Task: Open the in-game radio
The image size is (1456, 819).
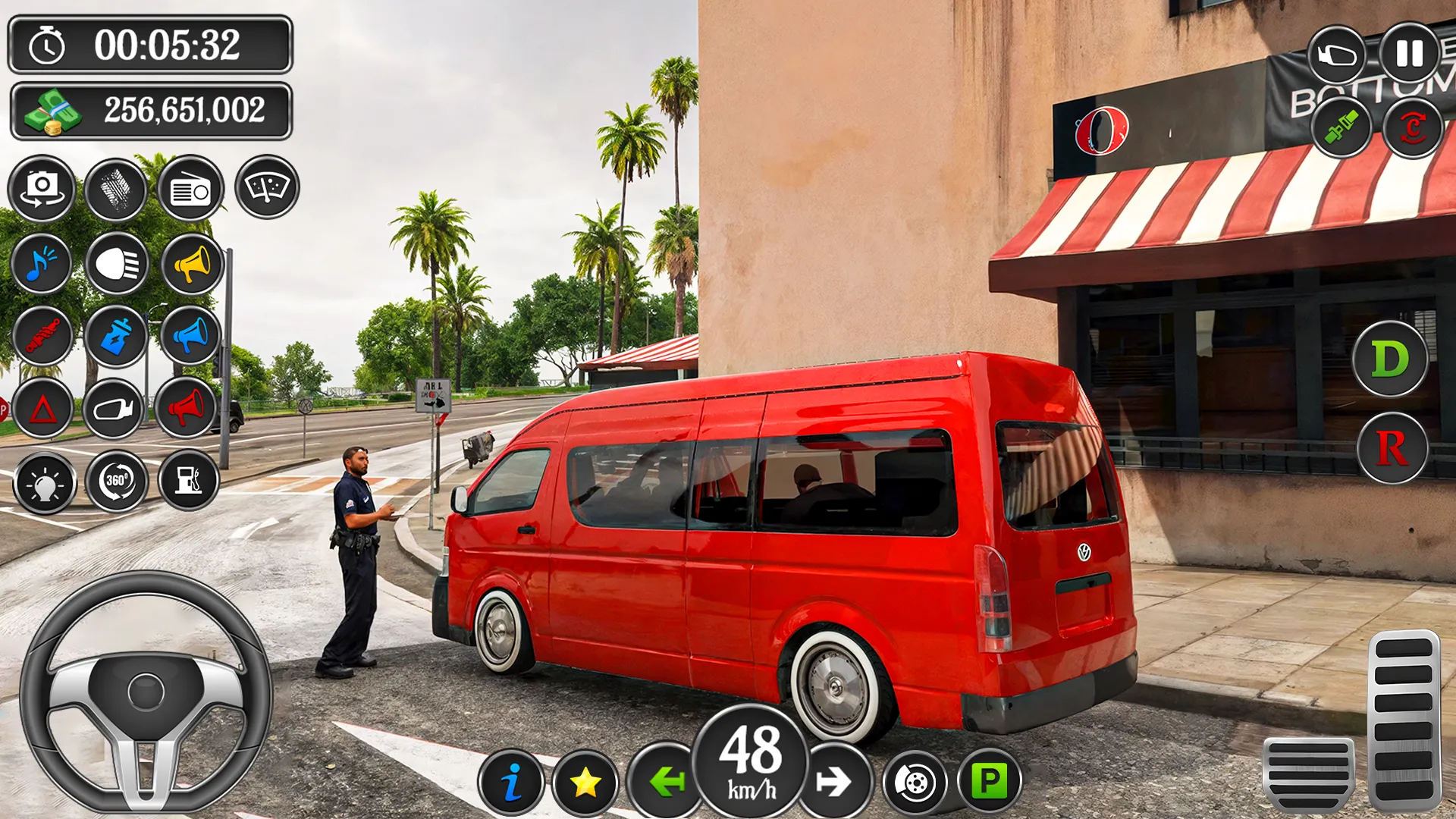Action: [x=190, y=190]
